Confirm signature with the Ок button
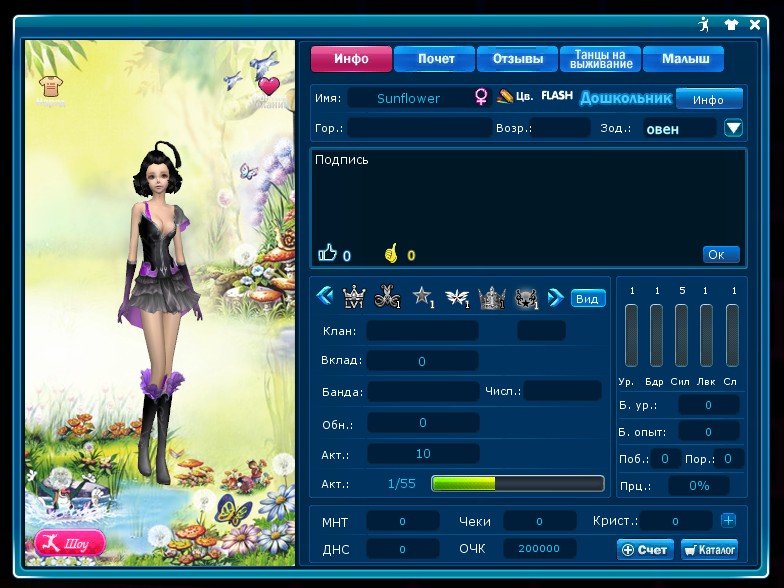Viewport: 784px width, 588px height. click(720, 254)
